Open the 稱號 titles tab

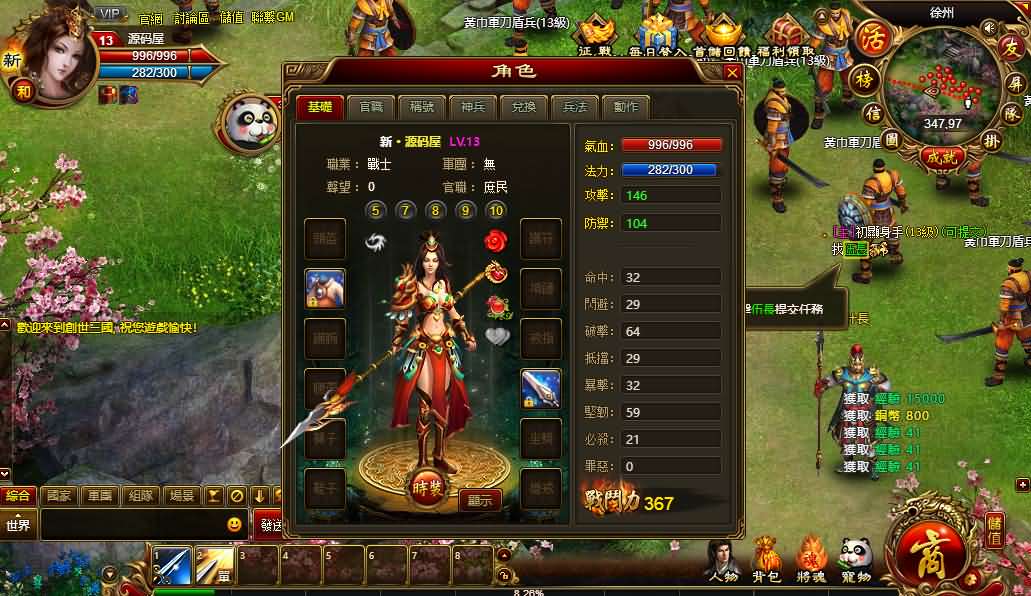421,108
